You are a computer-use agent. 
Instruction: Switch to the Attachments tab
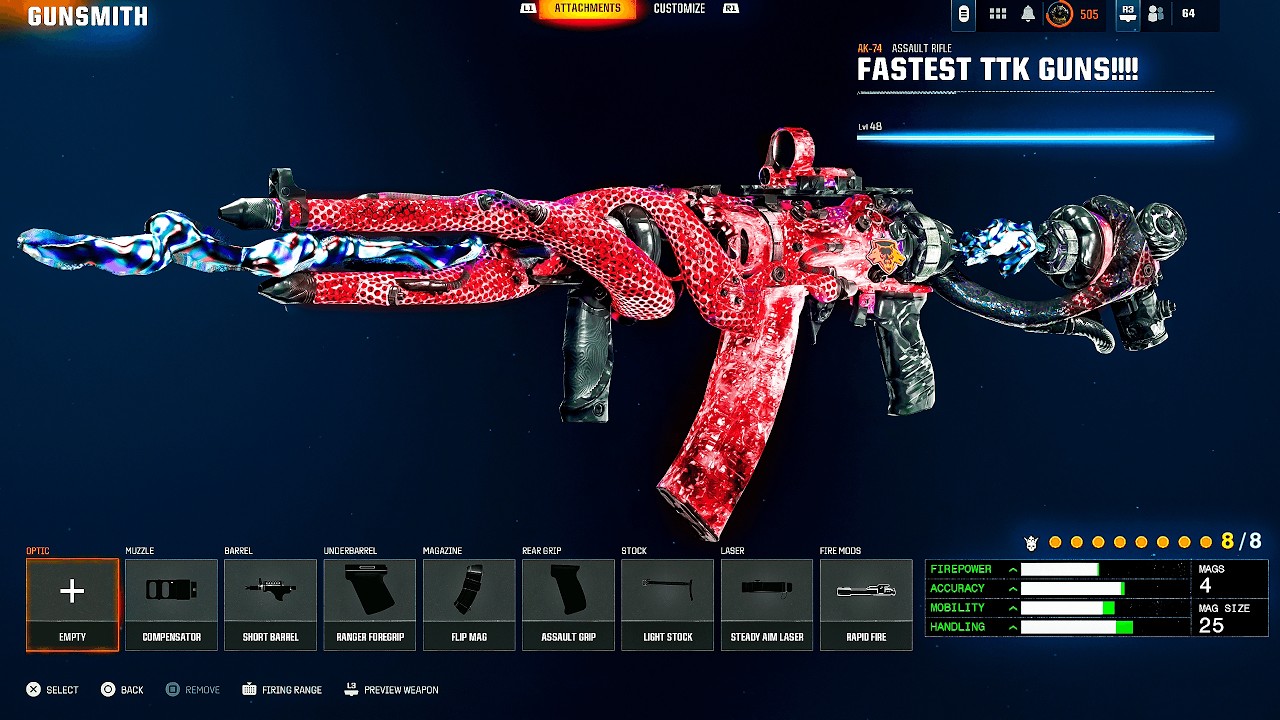[x=587, y=9]
